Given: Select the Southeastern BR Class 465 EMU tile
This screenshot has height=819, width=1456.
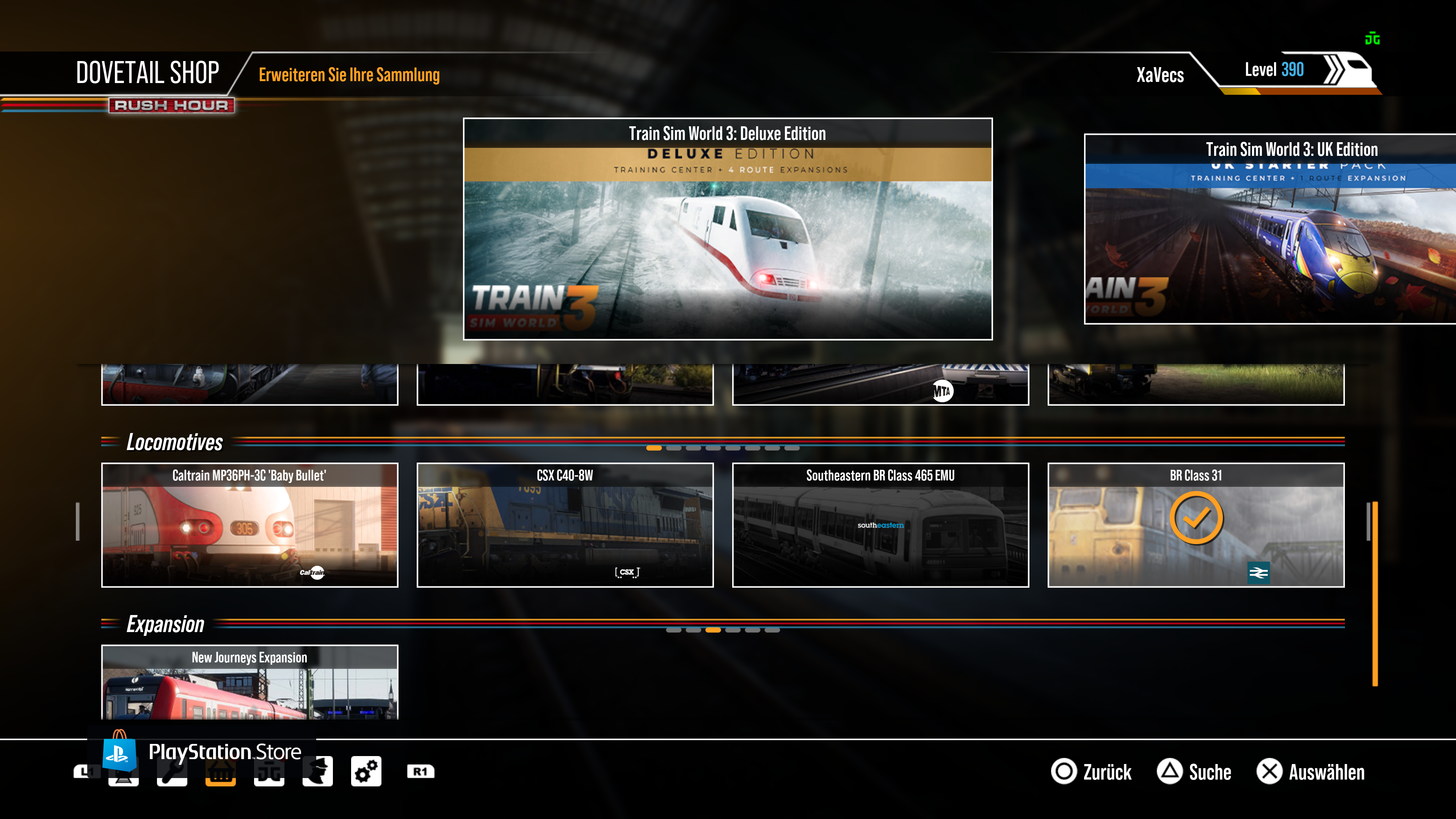Looking at the screenshot, I should [880, 525].
